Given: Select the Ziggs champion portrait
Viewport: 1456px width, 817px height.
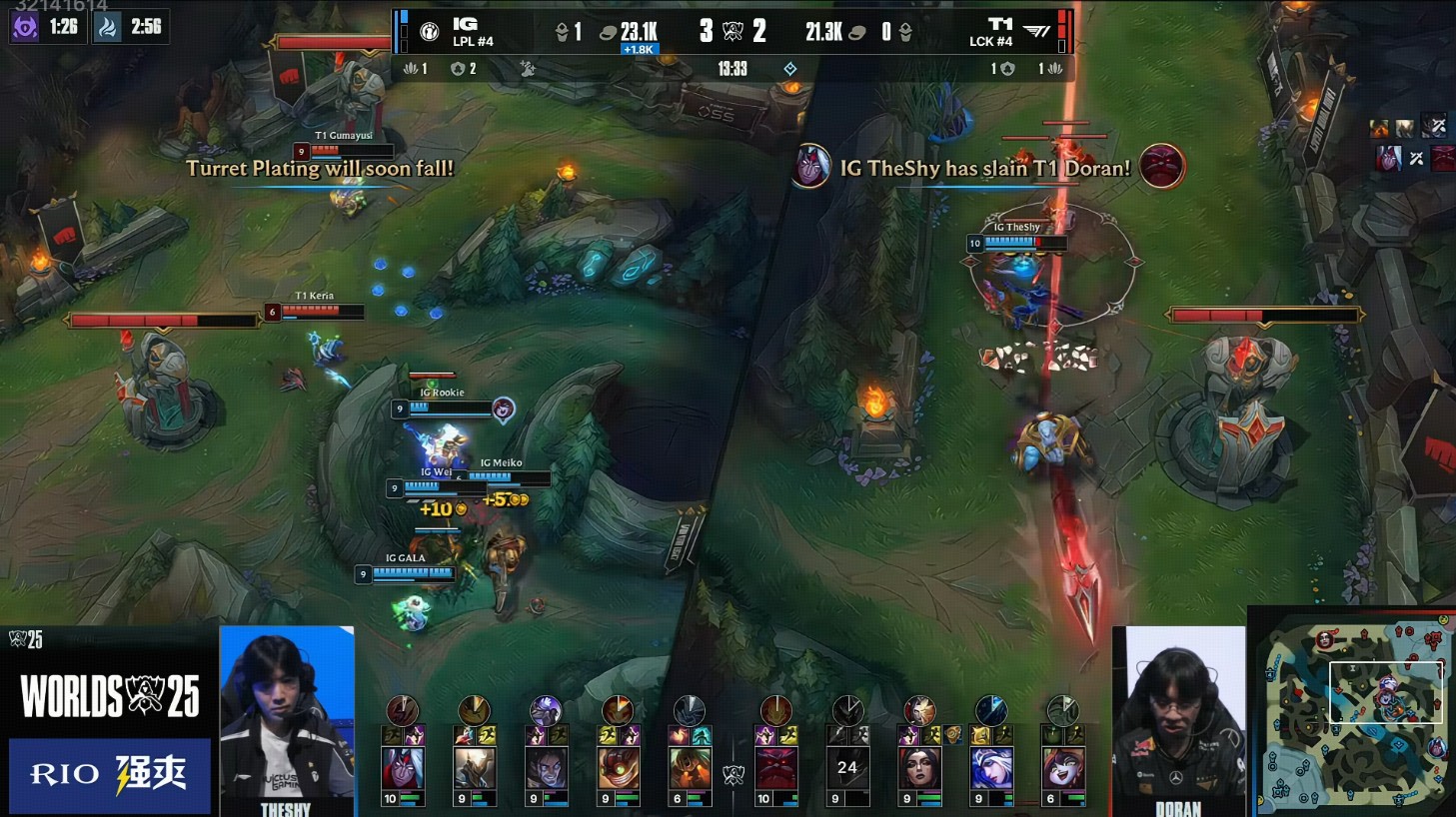Looking at the screenshot, I should click(619, 767).
